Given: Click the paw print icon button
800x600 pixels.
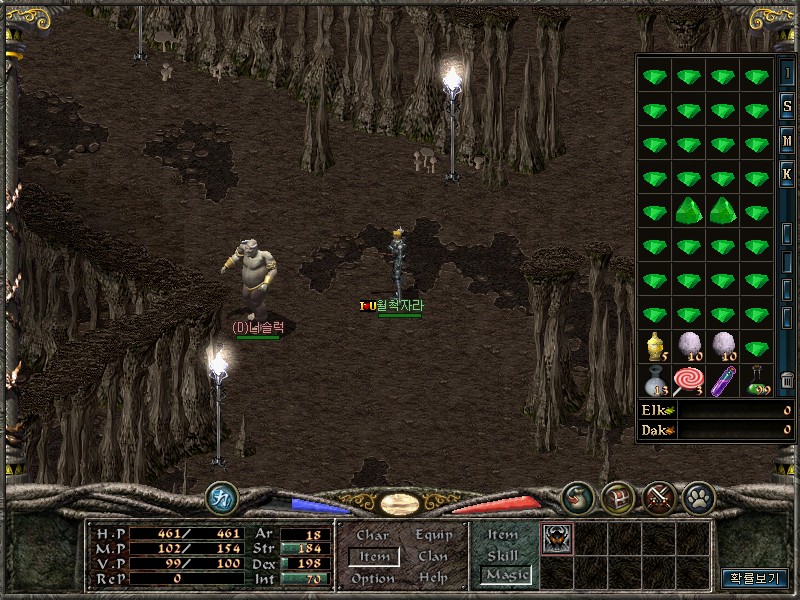Looking at the screenshot, I should [x=696, y=497].
